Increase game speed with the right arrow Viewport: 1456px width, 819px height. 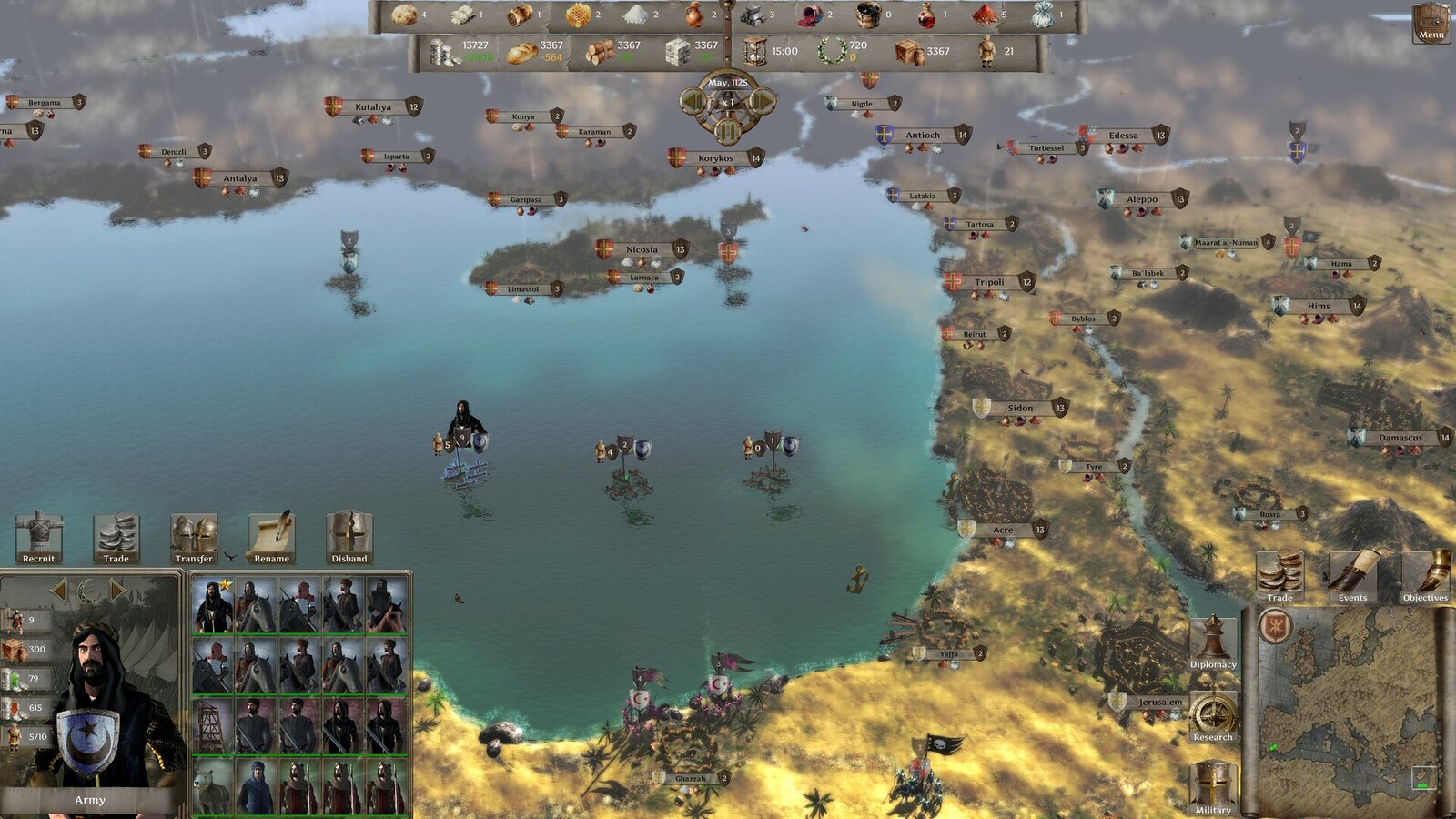(763, 101)
